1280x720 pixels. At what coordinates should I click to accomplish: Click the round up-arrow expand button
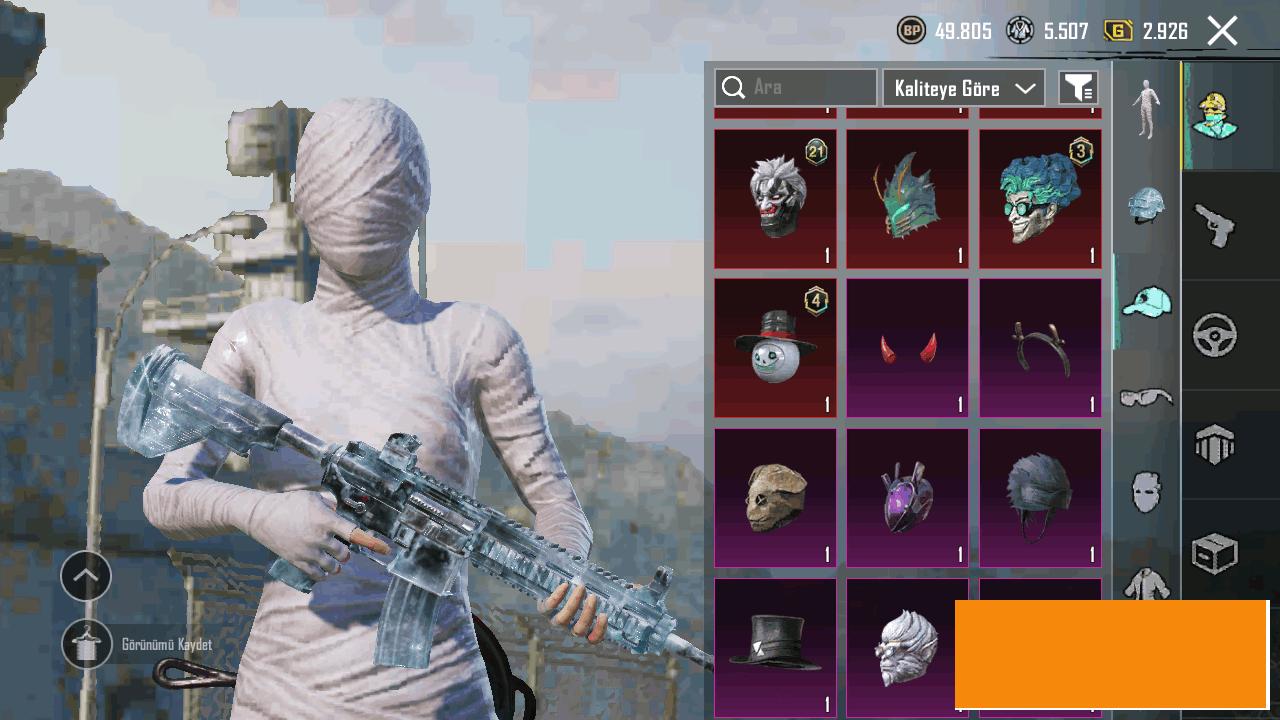pos(86,576)
